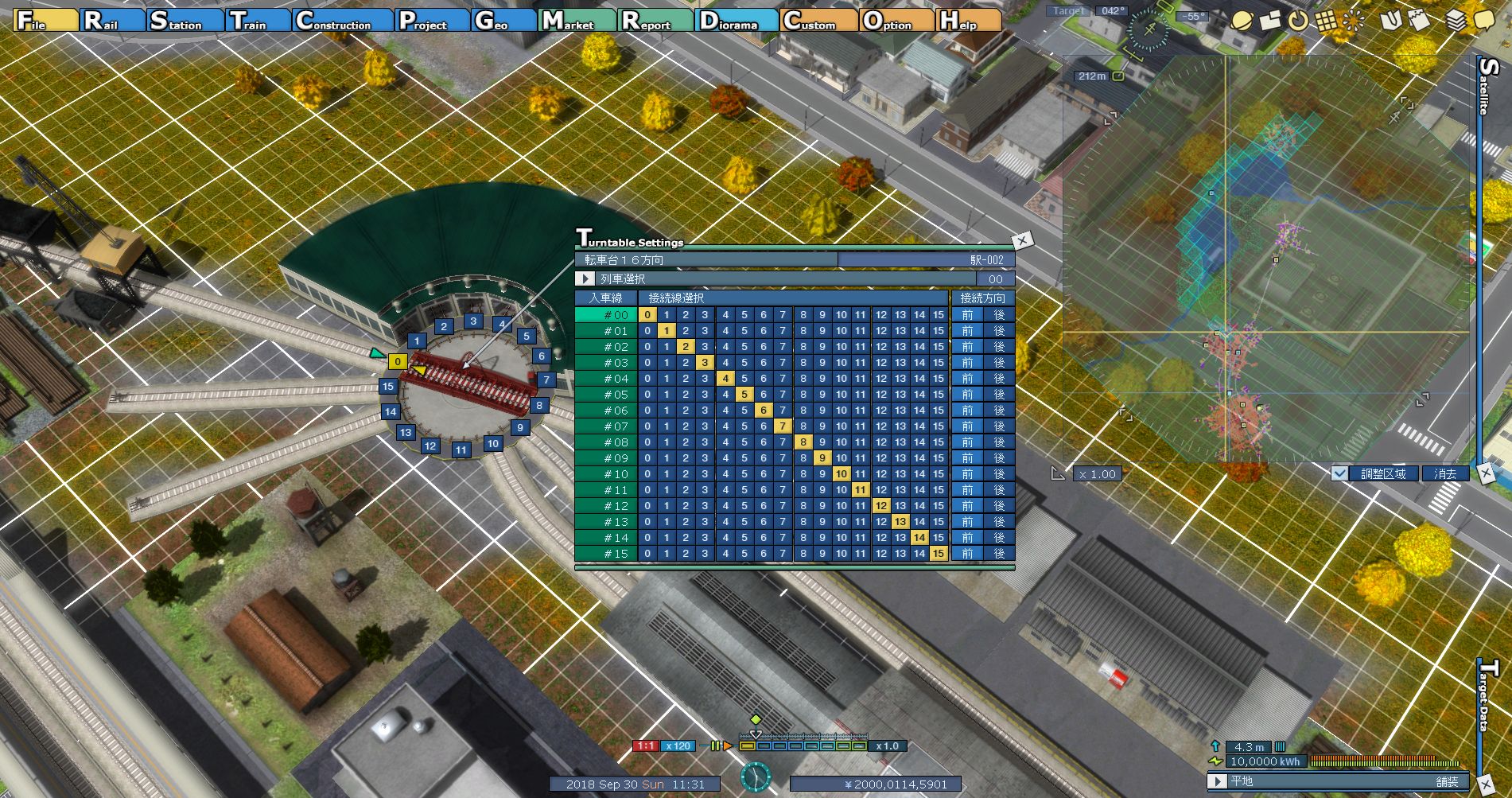Open the Station menu
This screenshot has width=1512, height=798.
click(185, 21)
